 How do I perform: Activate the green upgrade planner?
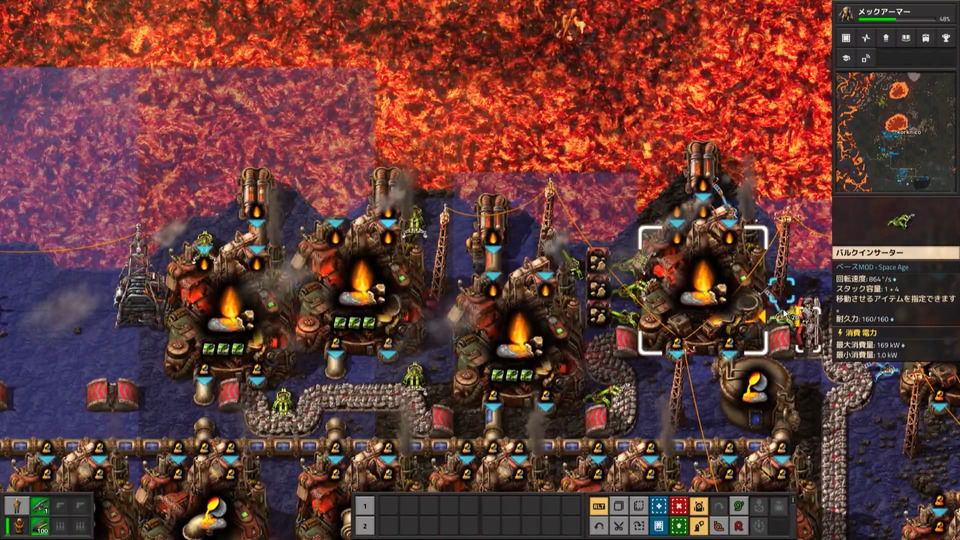(679, 526)
